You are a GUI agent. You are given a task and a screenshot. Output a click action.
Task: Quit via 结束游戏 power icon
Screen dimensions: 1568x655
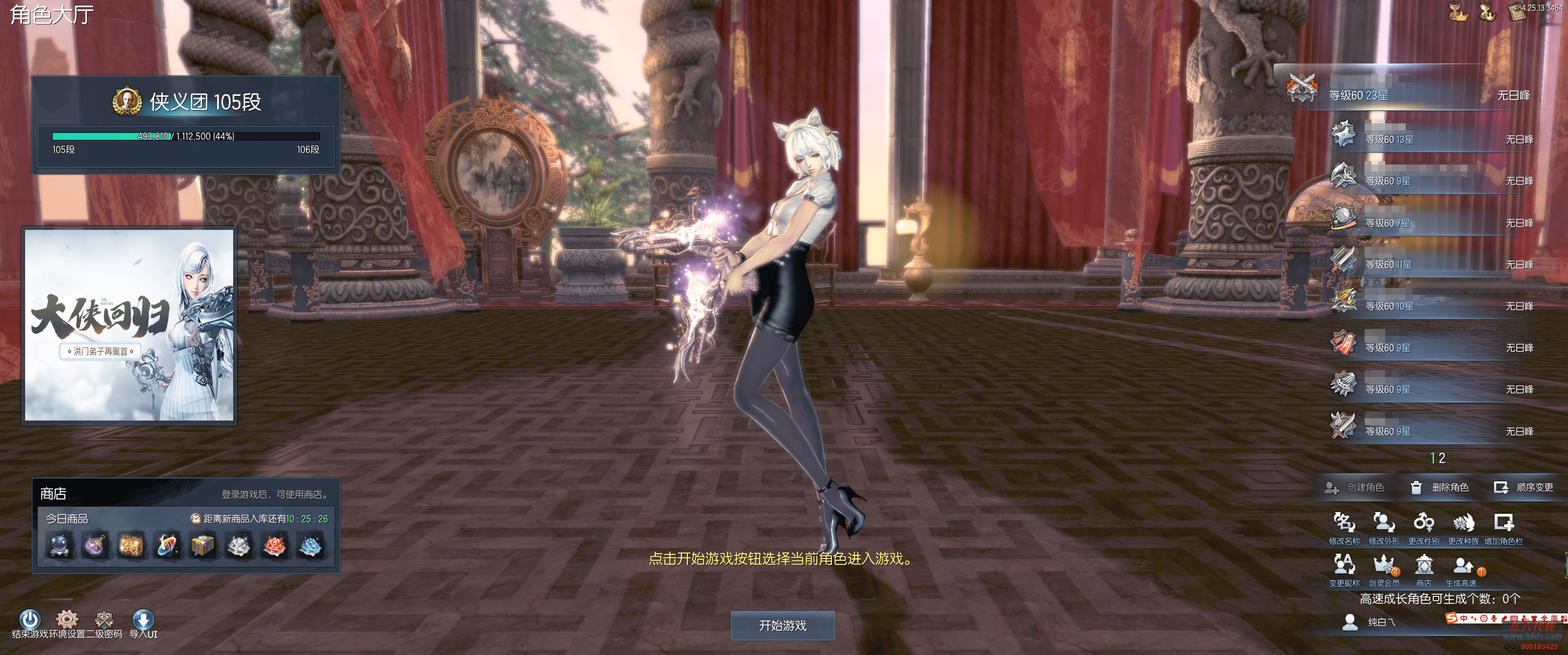(x=30, y=621)
